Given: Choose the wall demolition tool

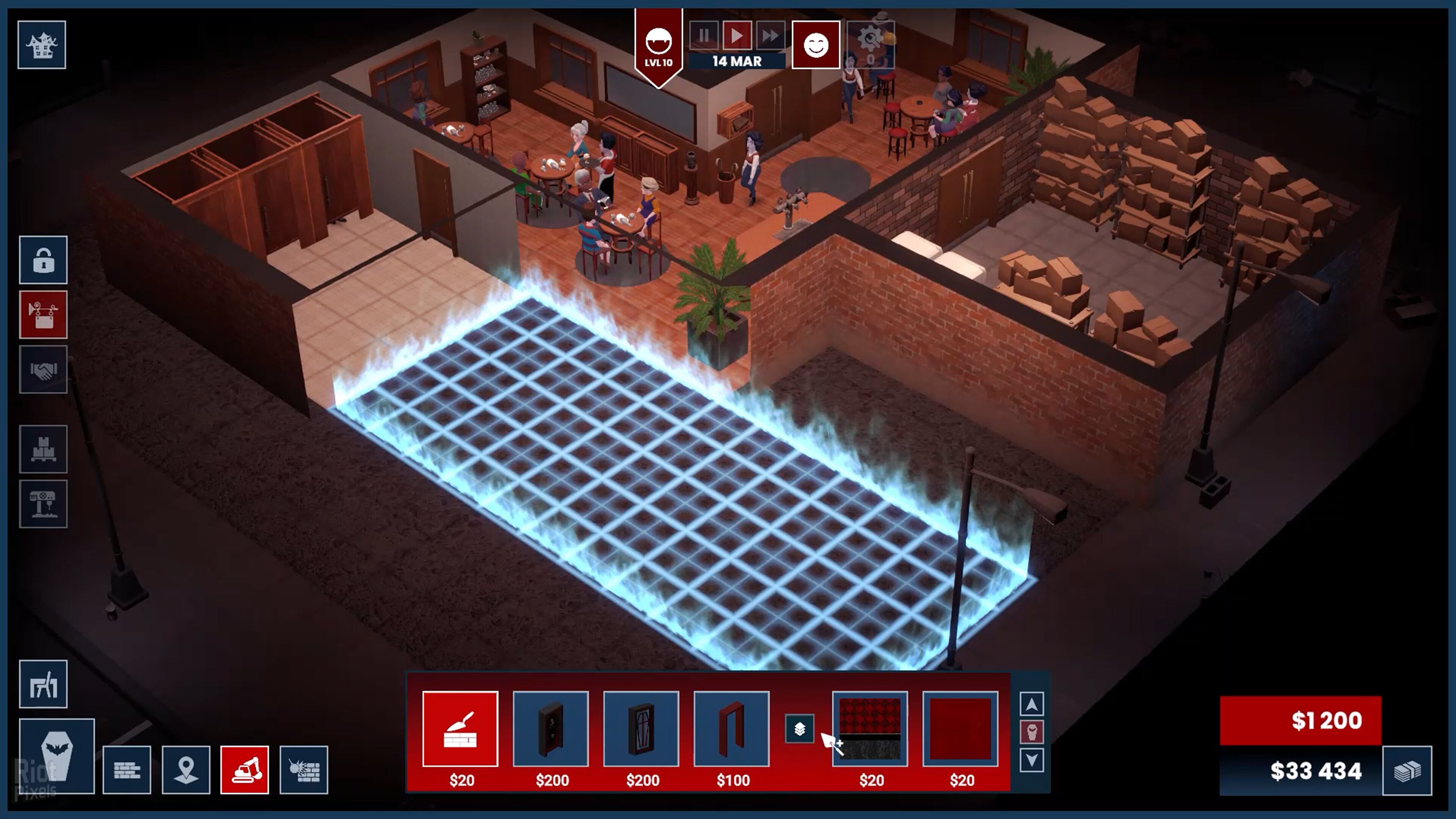Looking at the screenshot, I should click(303, 770).
